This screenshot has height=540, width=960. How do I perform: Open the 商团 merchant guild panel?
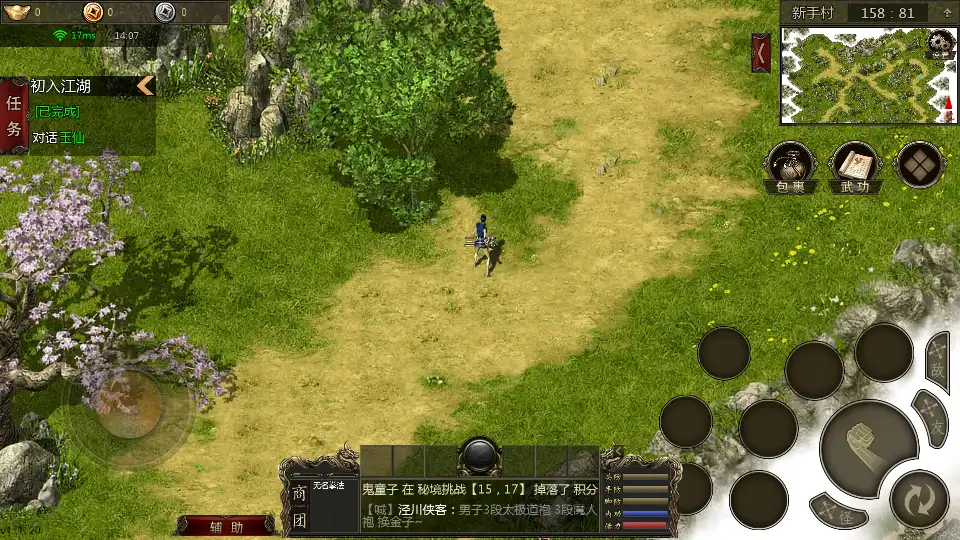(298, 506)
